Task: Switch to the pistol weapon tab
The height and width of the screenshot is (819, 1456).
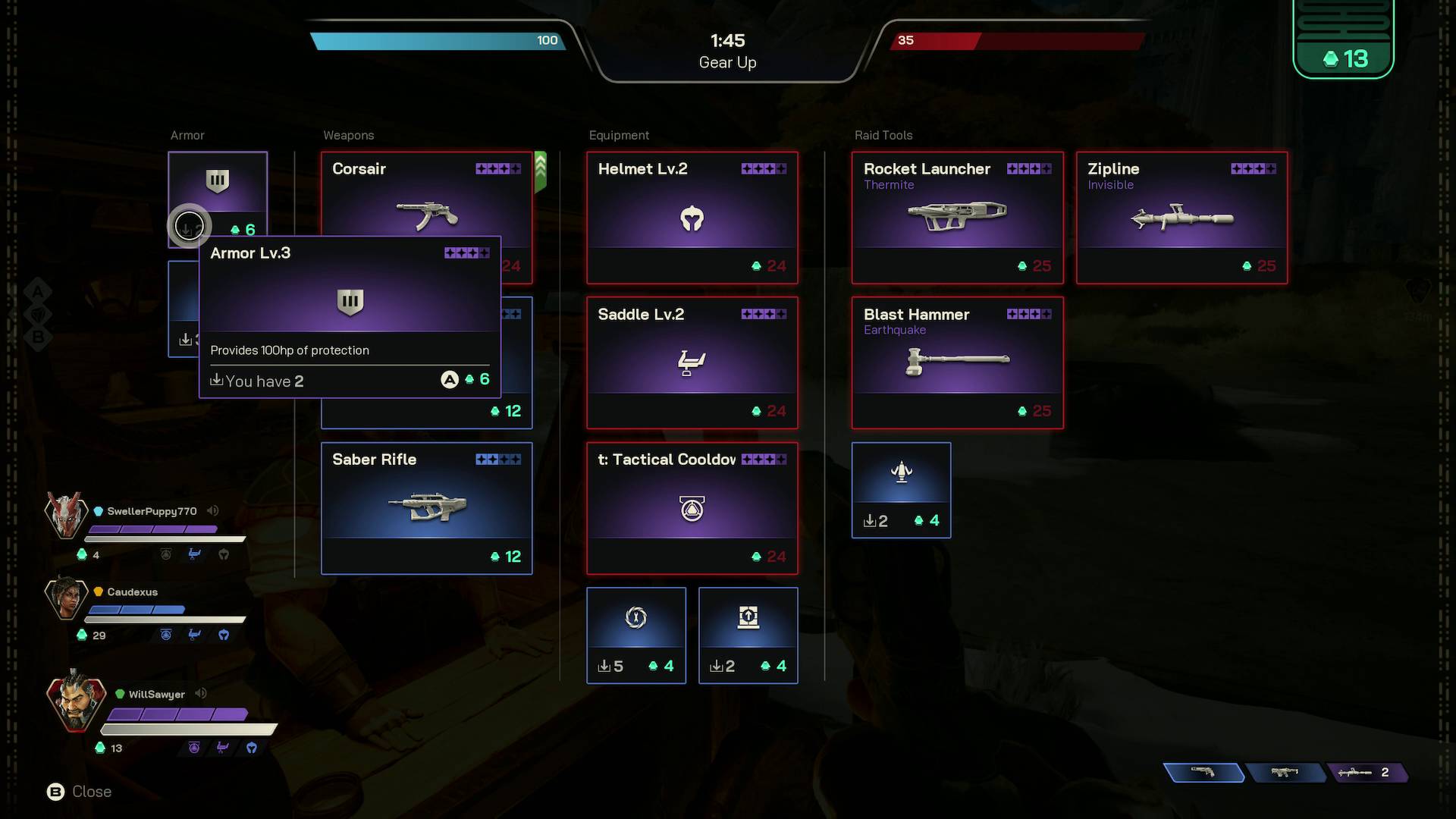Action: (x=1206, y=773)
